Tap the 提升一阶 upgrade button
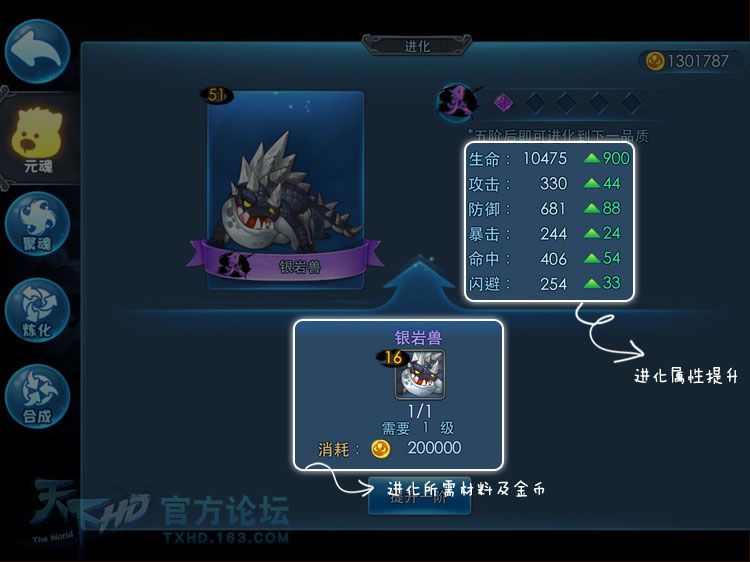Image resolution: width=750 pixels, height=562 pixels. point(419,497)
